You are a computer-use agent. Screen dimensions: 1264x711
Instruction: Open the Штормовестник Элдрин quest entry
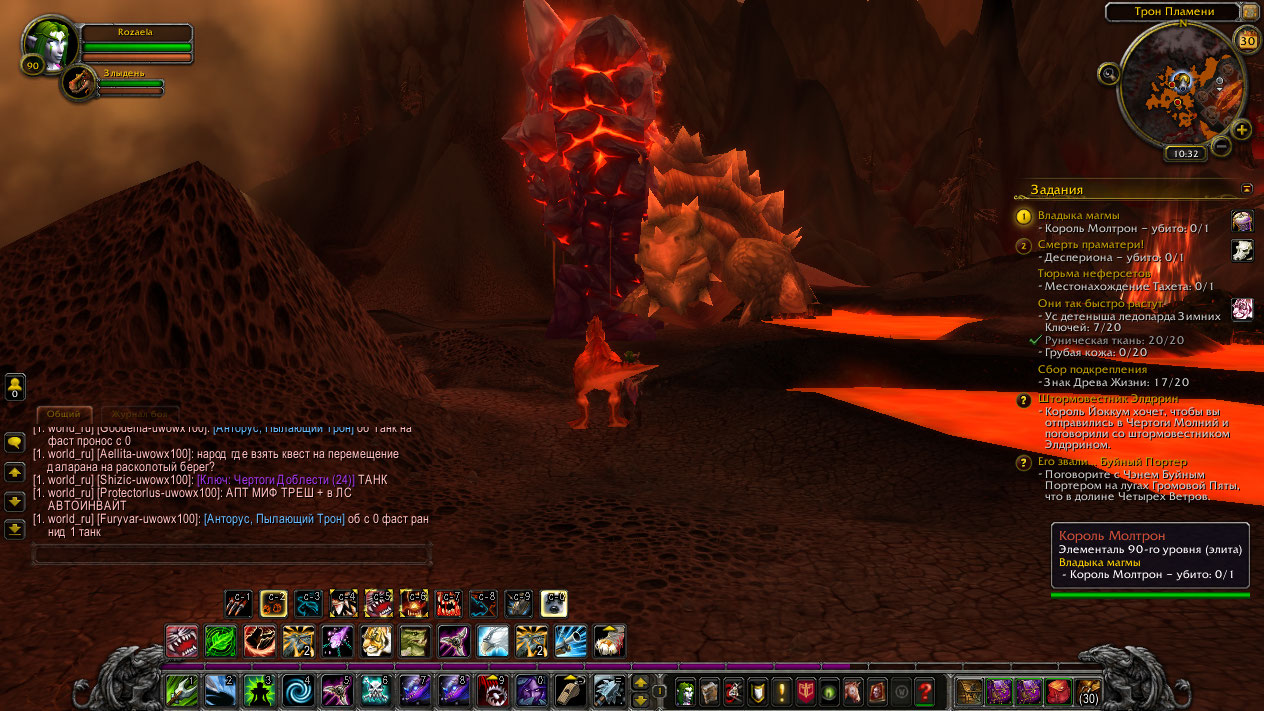pos(1093,398)
